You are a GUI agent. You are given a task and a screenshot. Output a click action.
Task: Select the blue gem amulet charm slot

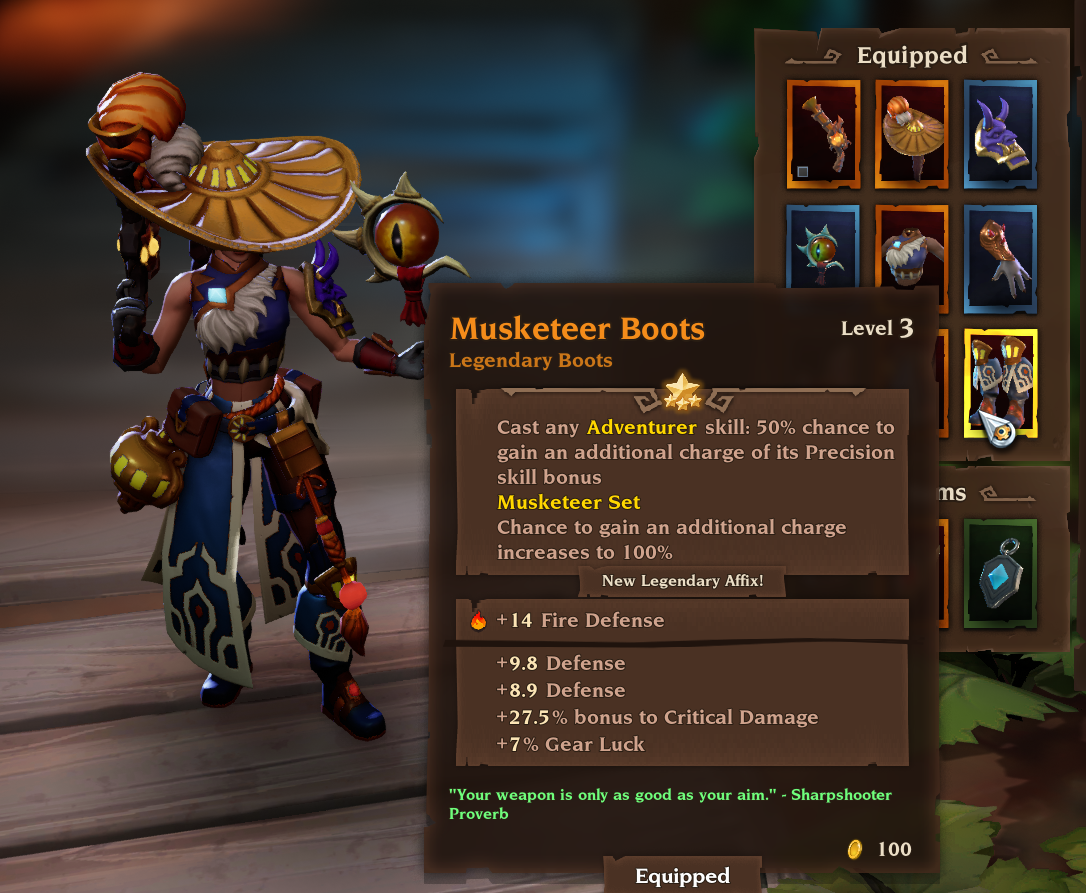pos(1000,574)
